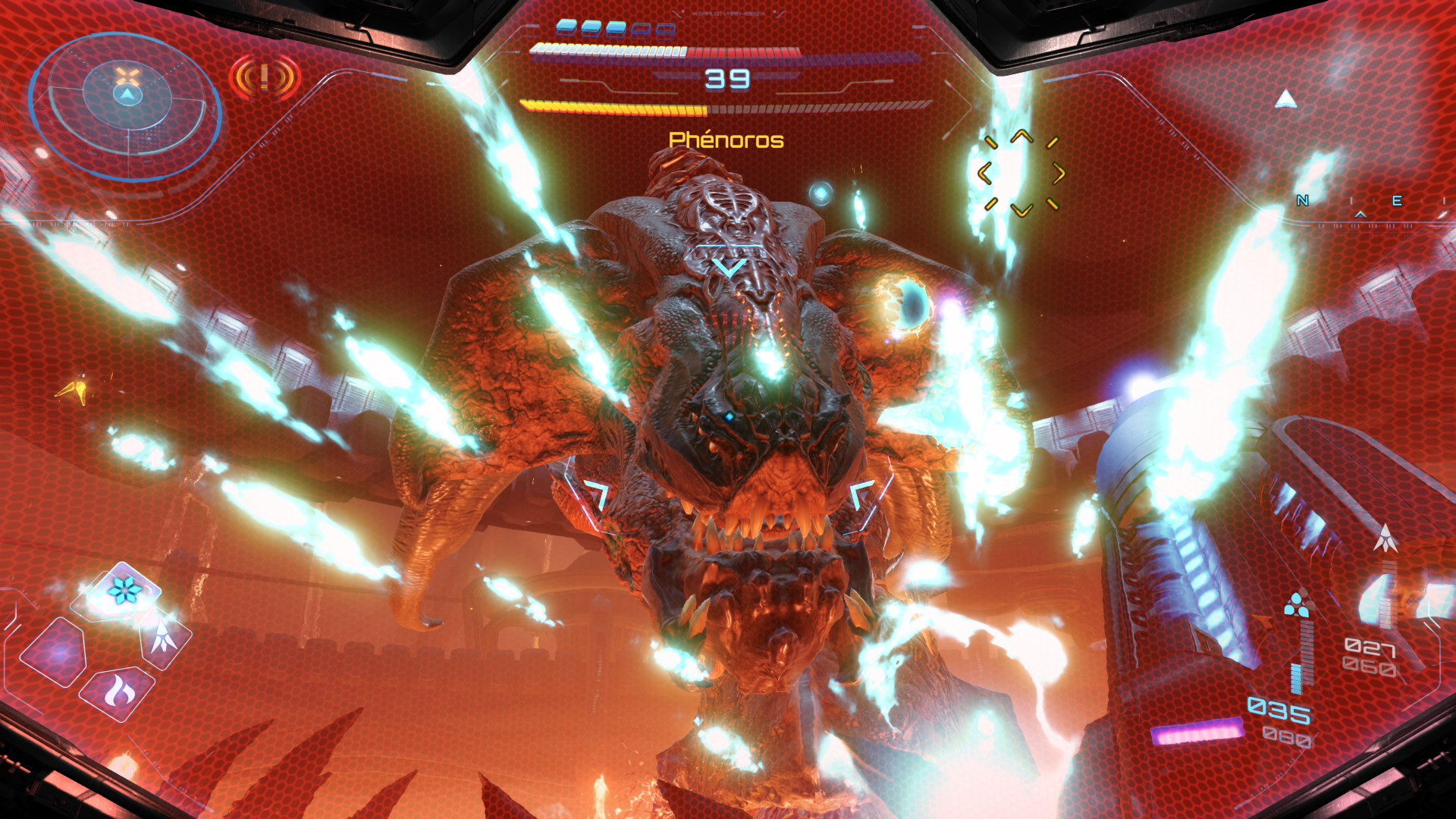The height and width of the screenshot is (819, 1456).
Task: Click the red exclamation alert indicator
Action: [265, 77]
